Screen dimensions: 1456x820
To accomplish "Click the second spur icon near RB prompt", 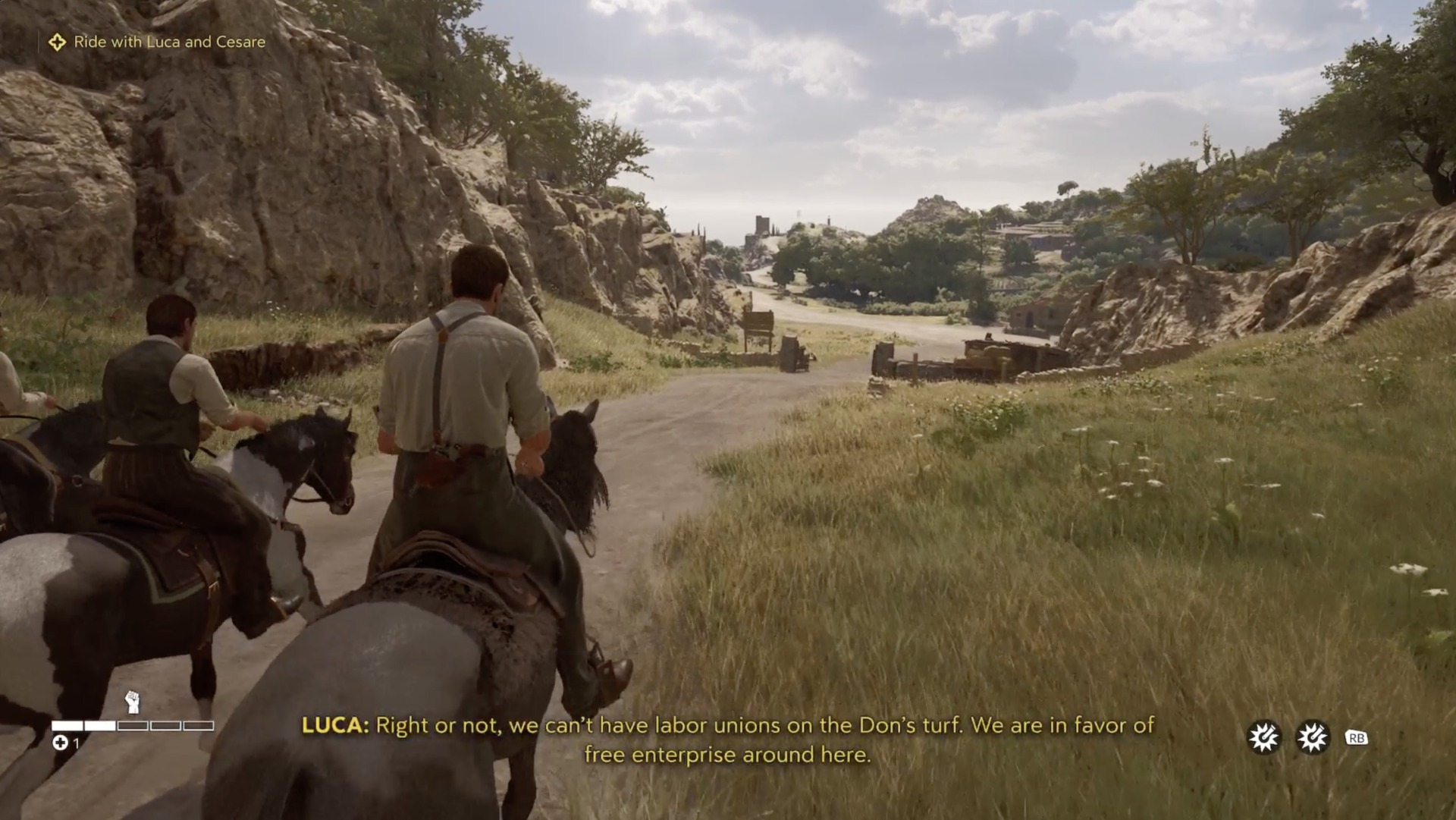I will (x=1312, y=735).
